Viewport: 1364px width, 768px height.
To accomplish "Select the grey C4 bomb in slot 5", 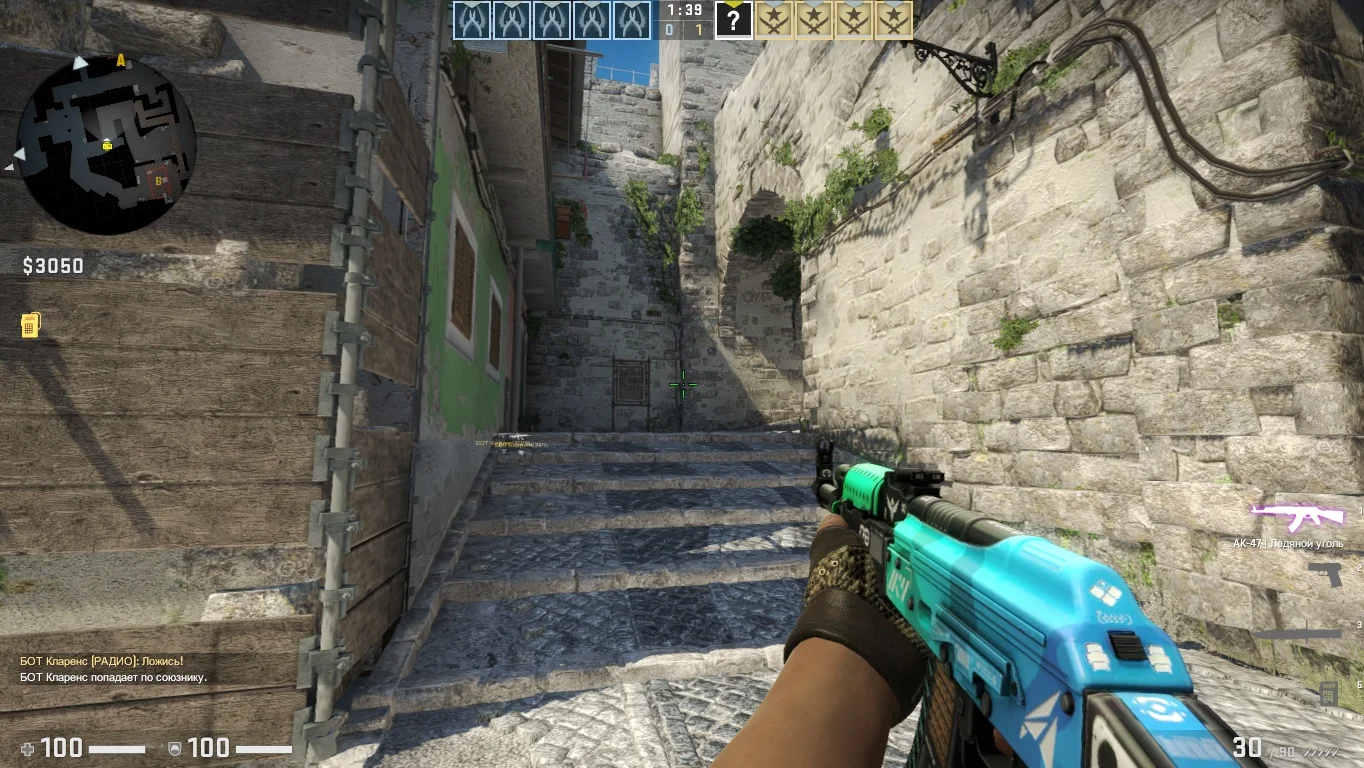I will [1328, 692].
